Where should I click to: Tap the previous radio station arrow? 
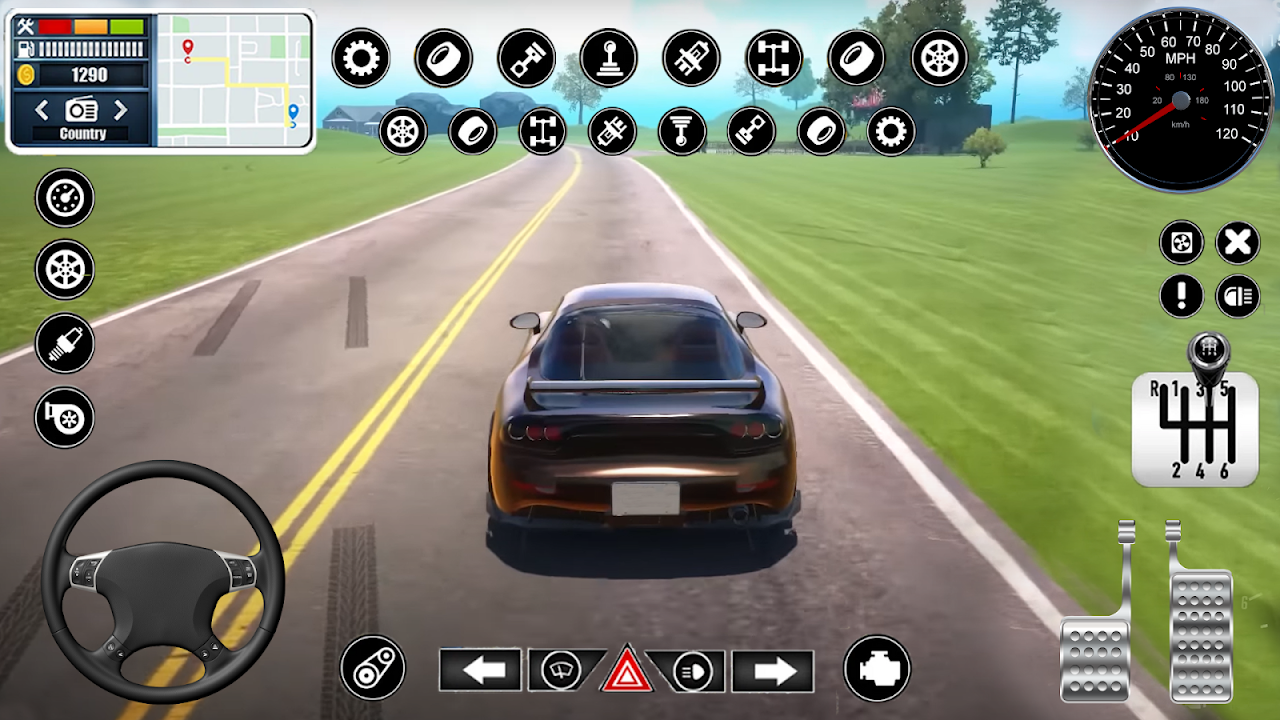click(x=40, y=111)
